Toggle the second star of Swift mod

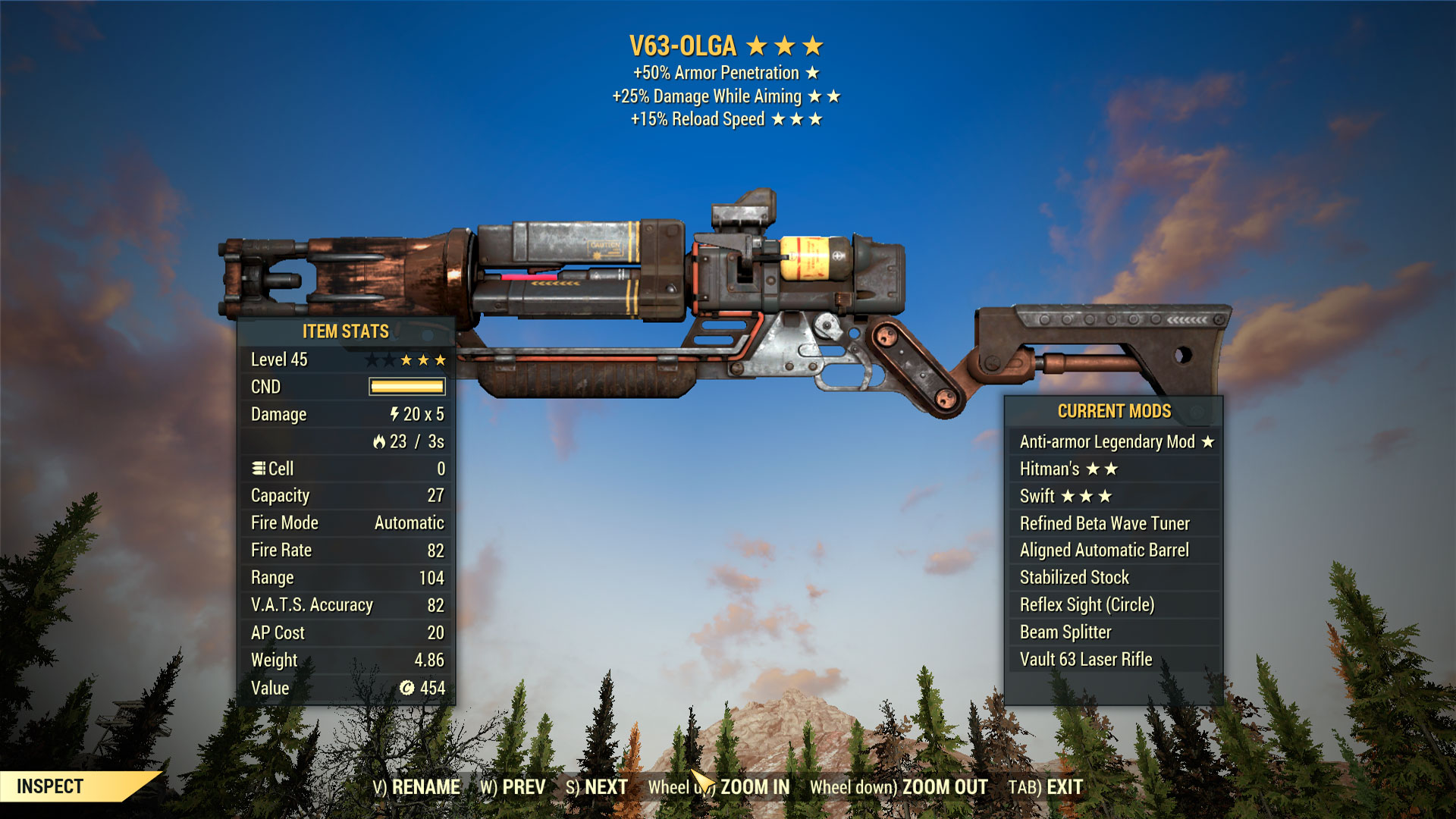click(x=1087, y=496)
